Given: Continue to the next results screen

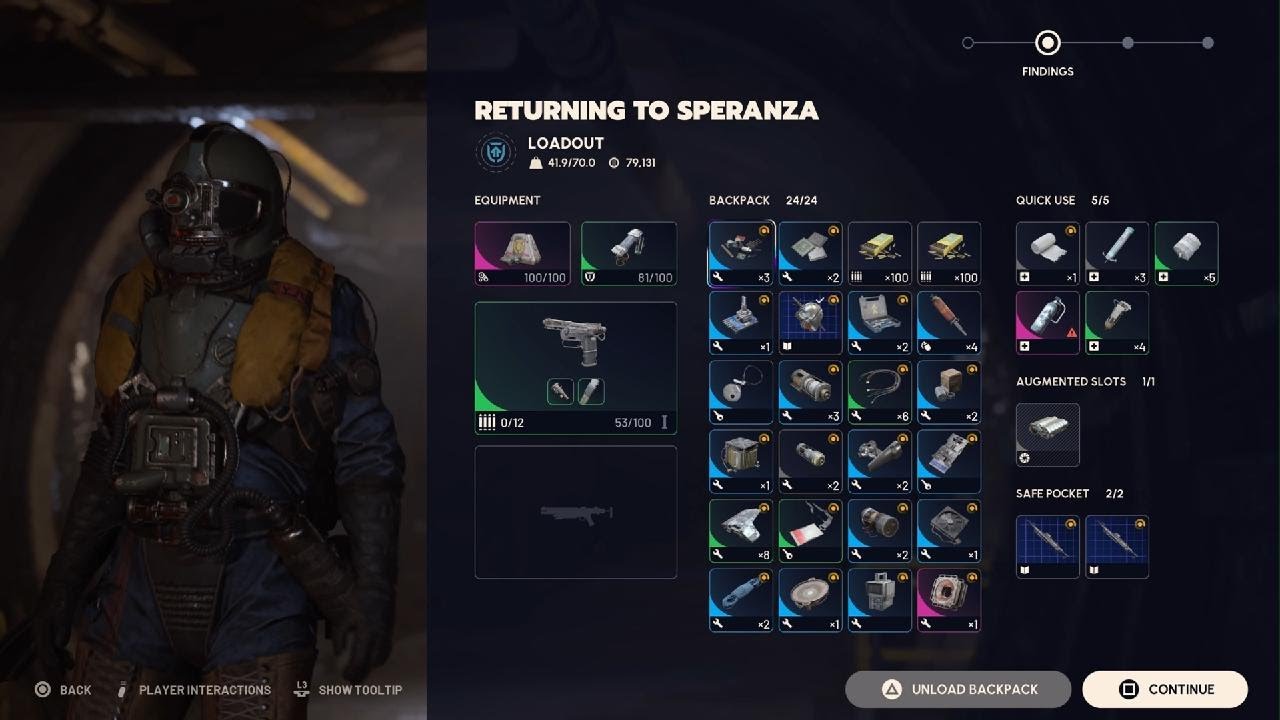Looking at the screenshot, I should (1165, 689).
